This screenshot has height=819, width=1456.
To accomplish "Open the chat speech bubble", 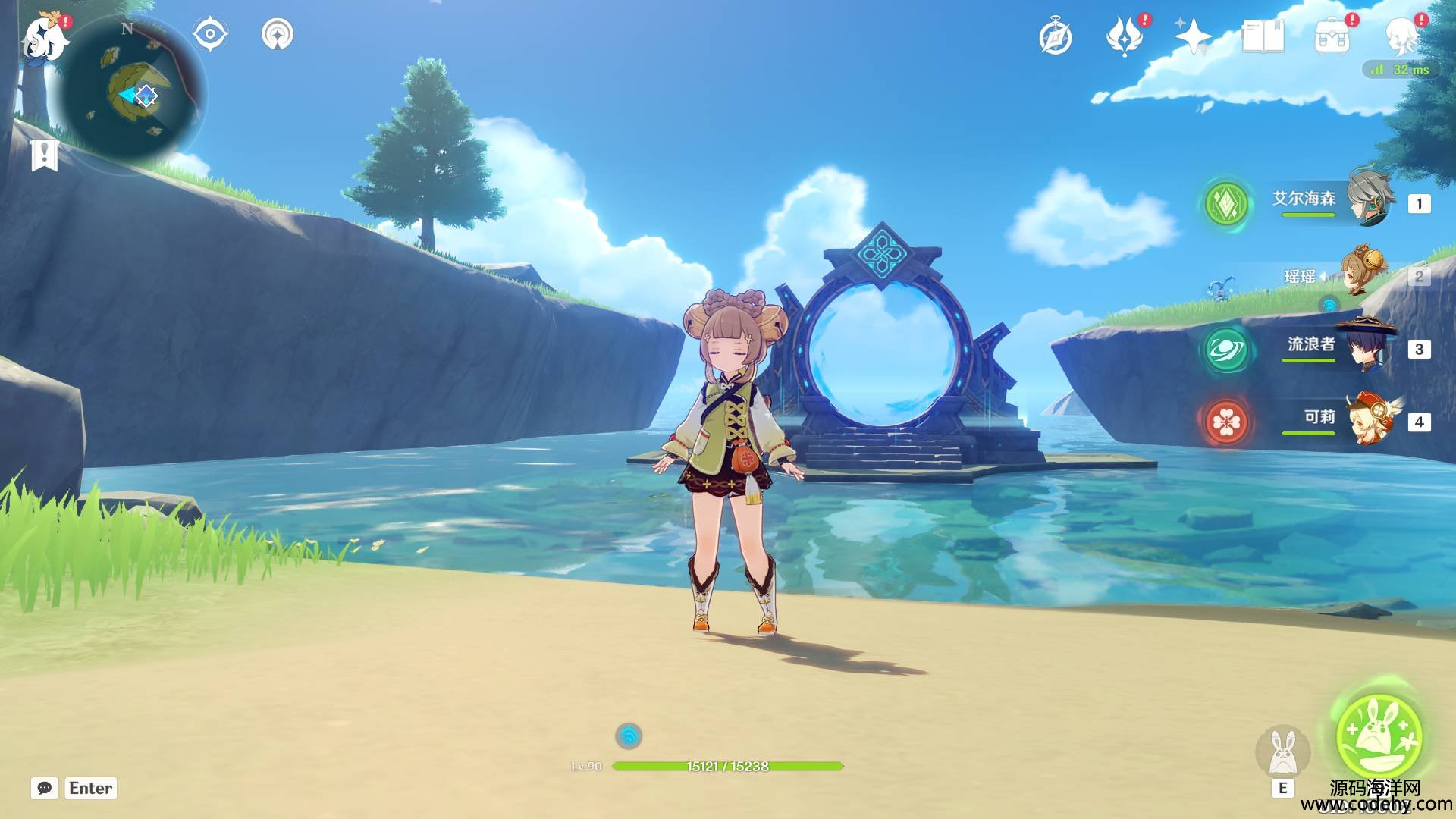I will coord(45,788).
